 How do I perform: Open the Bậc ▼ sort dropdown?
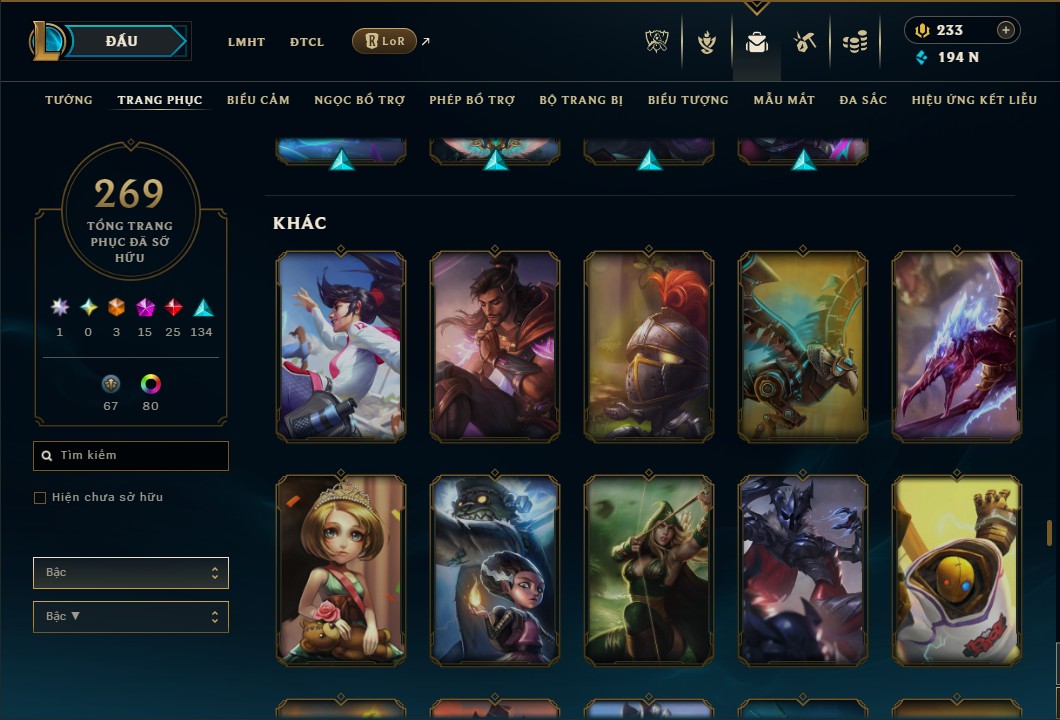click(131, 617)
